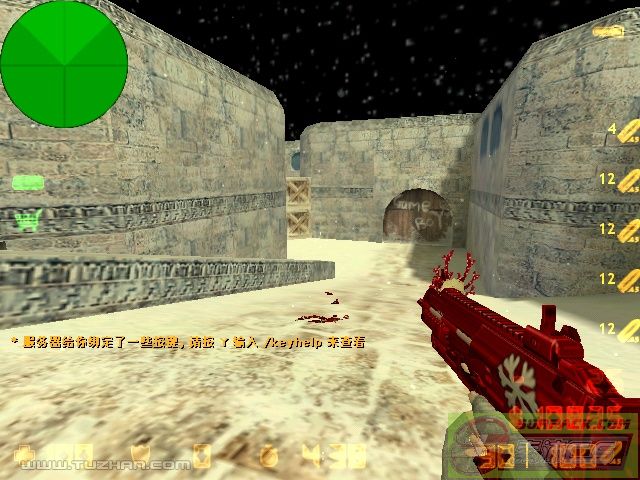Click the green circular radar
This screenshot has width=640, height=480.
64,63
